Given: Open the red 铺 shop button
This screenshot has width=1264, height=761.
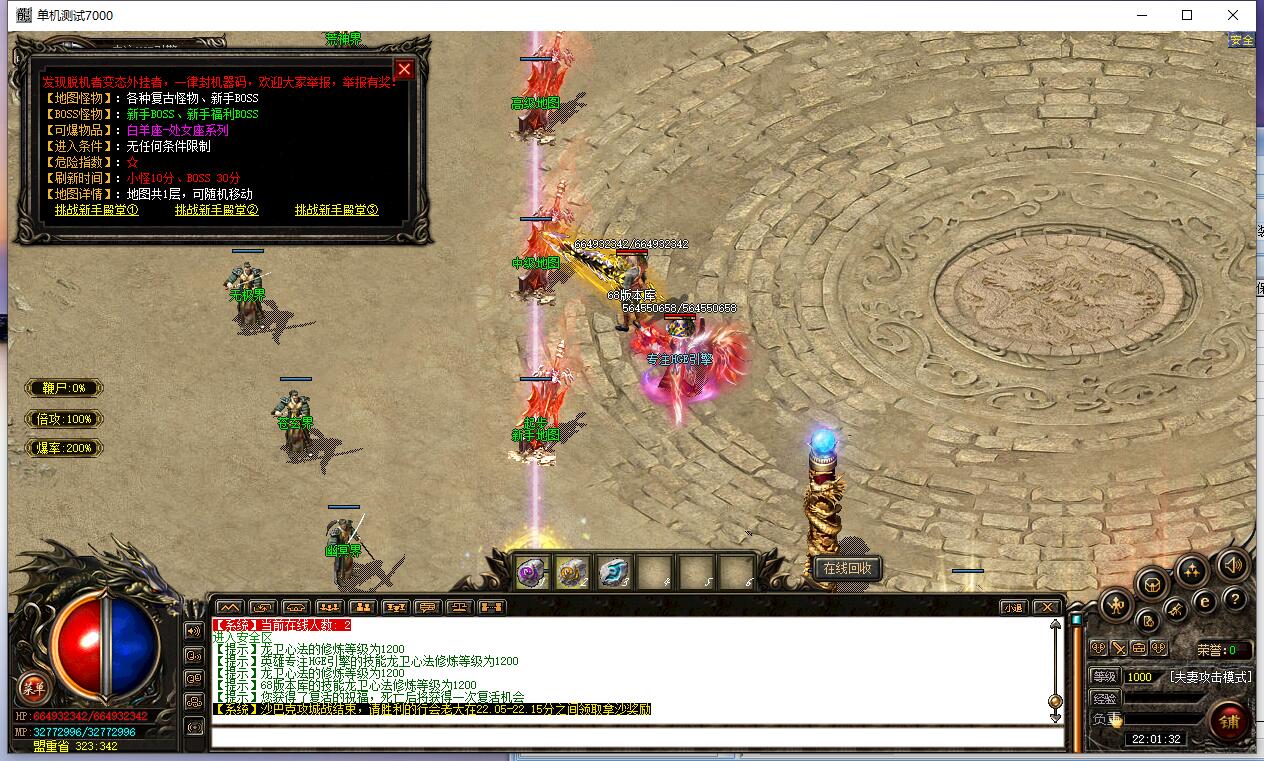Looking at the screenshot, I should pyautogui.click(x=1228, y=720).
